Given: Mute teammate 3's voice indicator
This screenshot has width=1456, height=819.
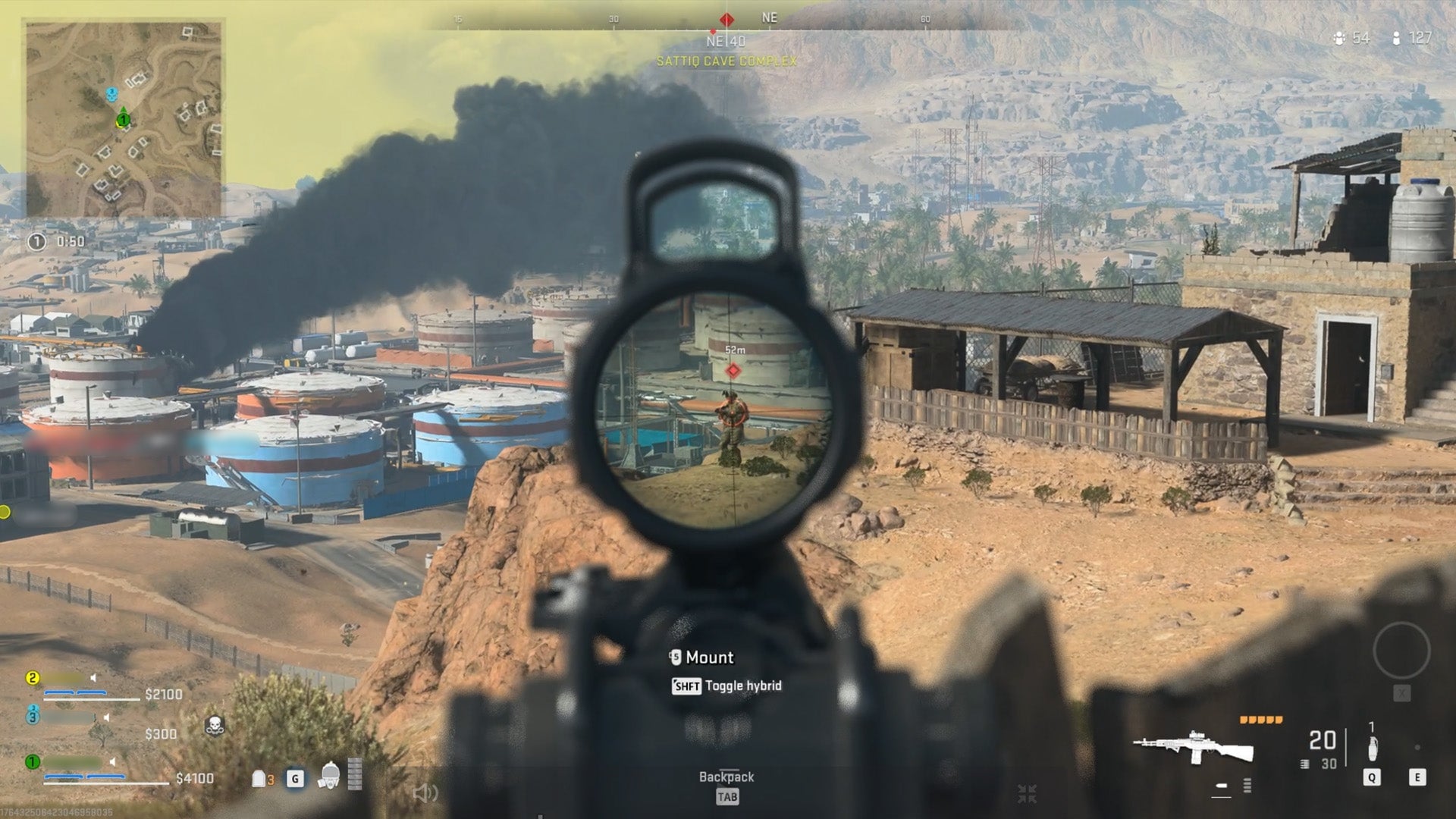Looking at the screenshot, I should [106, 718].
